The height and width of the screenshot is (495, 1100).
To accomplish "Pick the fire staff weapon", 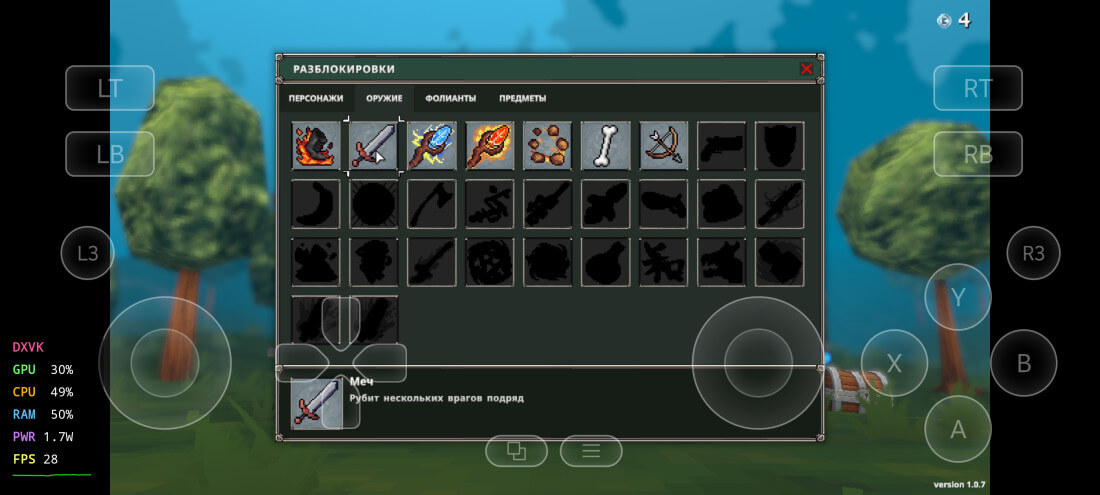I will (x=490, y=146).
